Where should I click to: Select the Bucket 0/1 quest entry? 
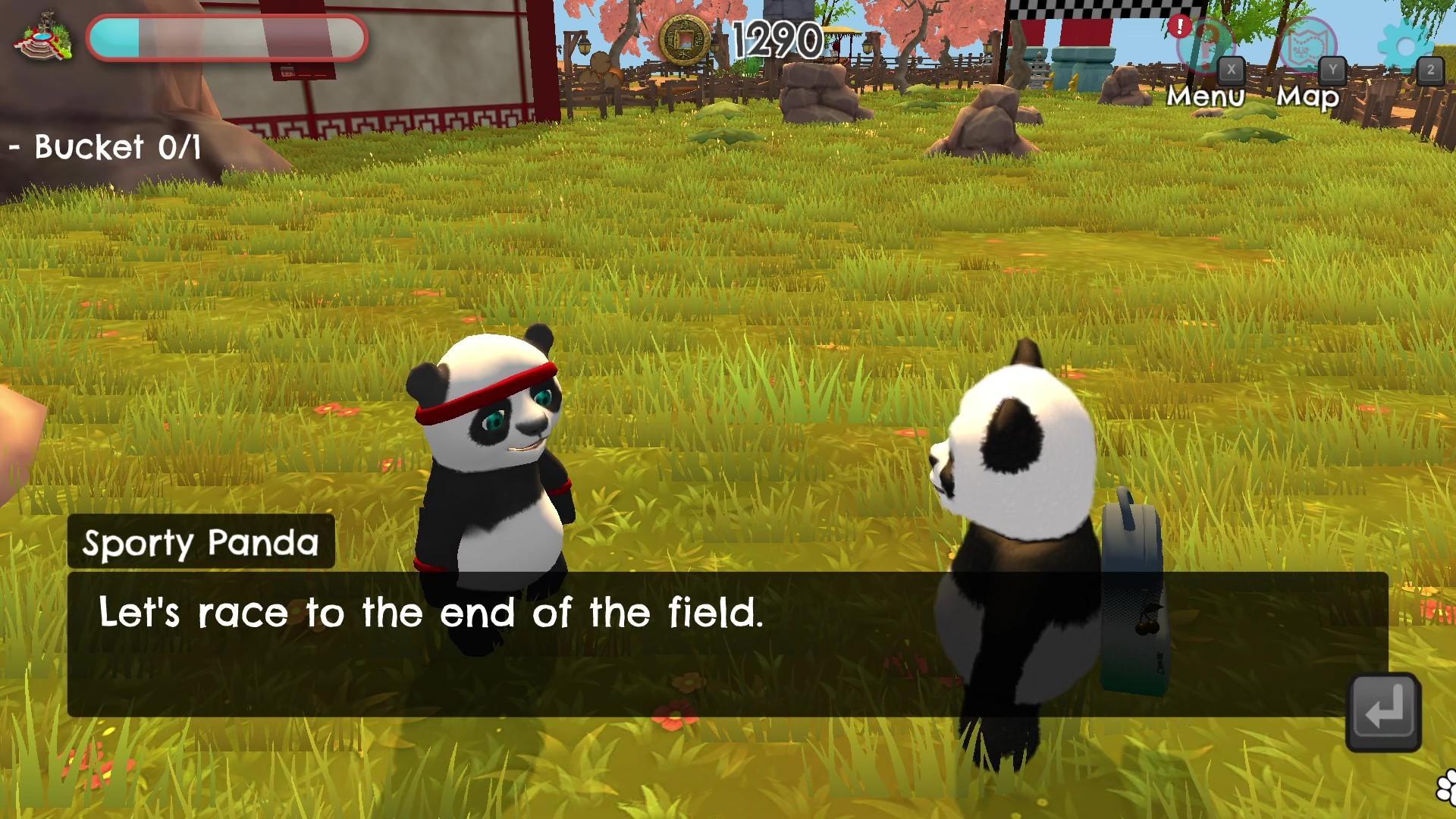tap(102, 146)
